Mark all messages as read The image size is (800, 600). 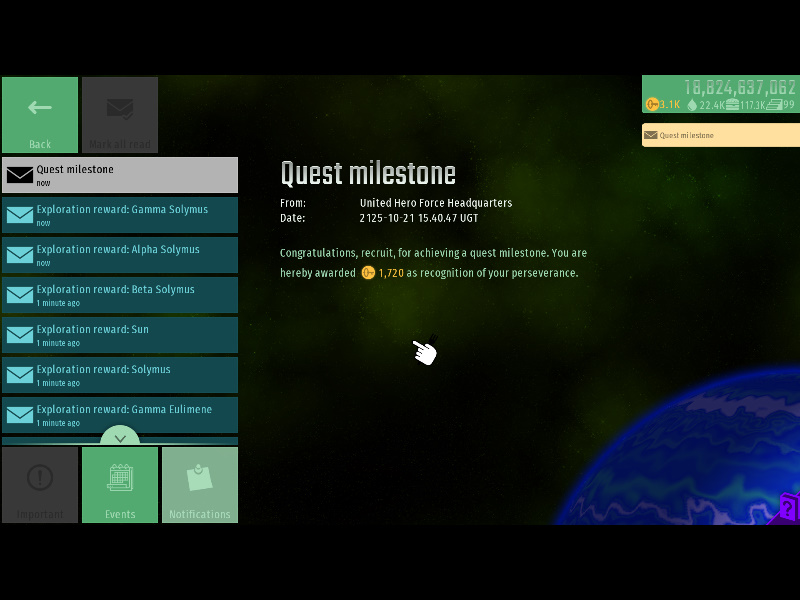(120, 114)
